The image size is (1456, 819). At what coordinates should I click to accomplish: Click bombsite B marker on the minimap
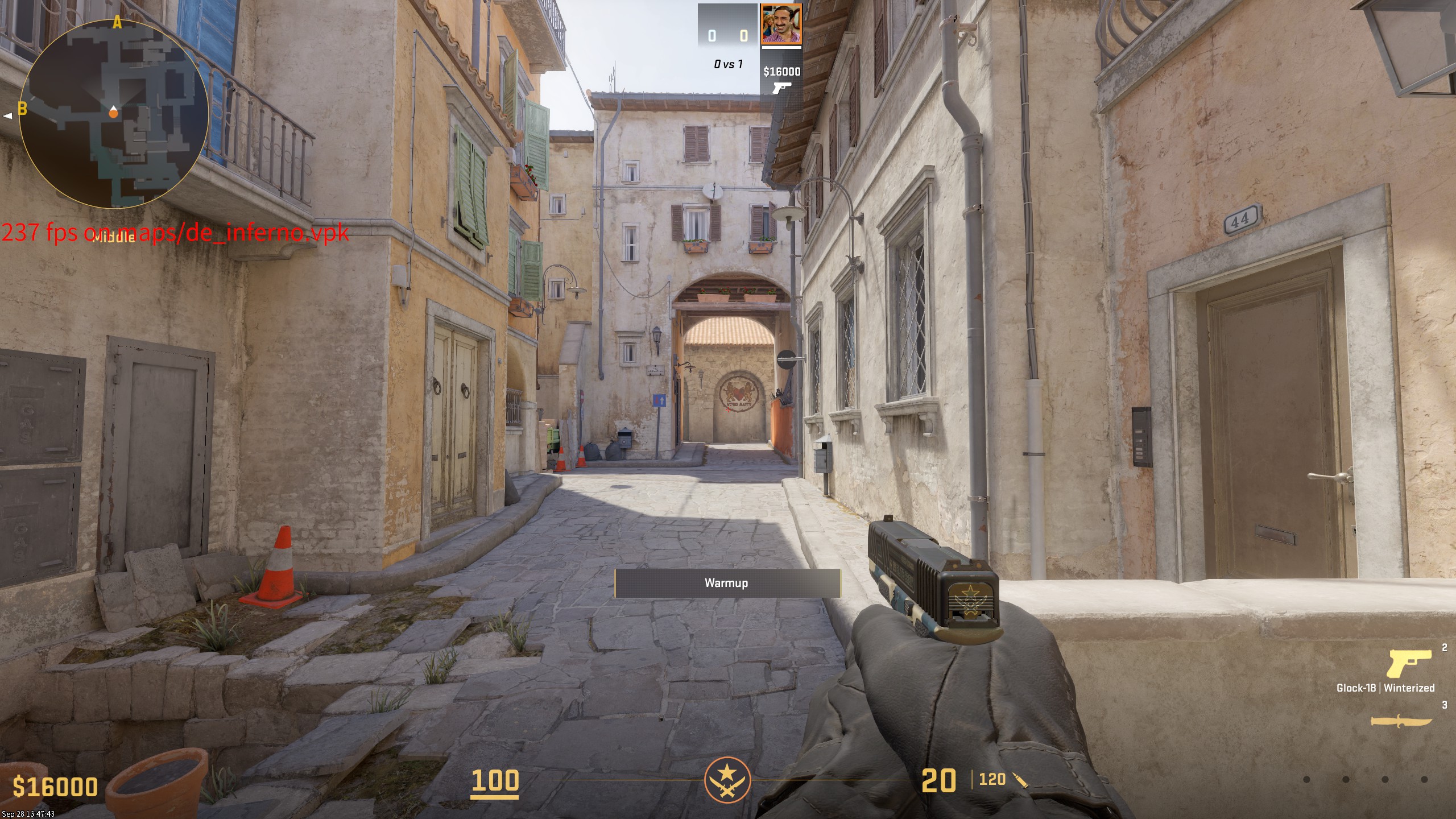[x=23, y=108]
